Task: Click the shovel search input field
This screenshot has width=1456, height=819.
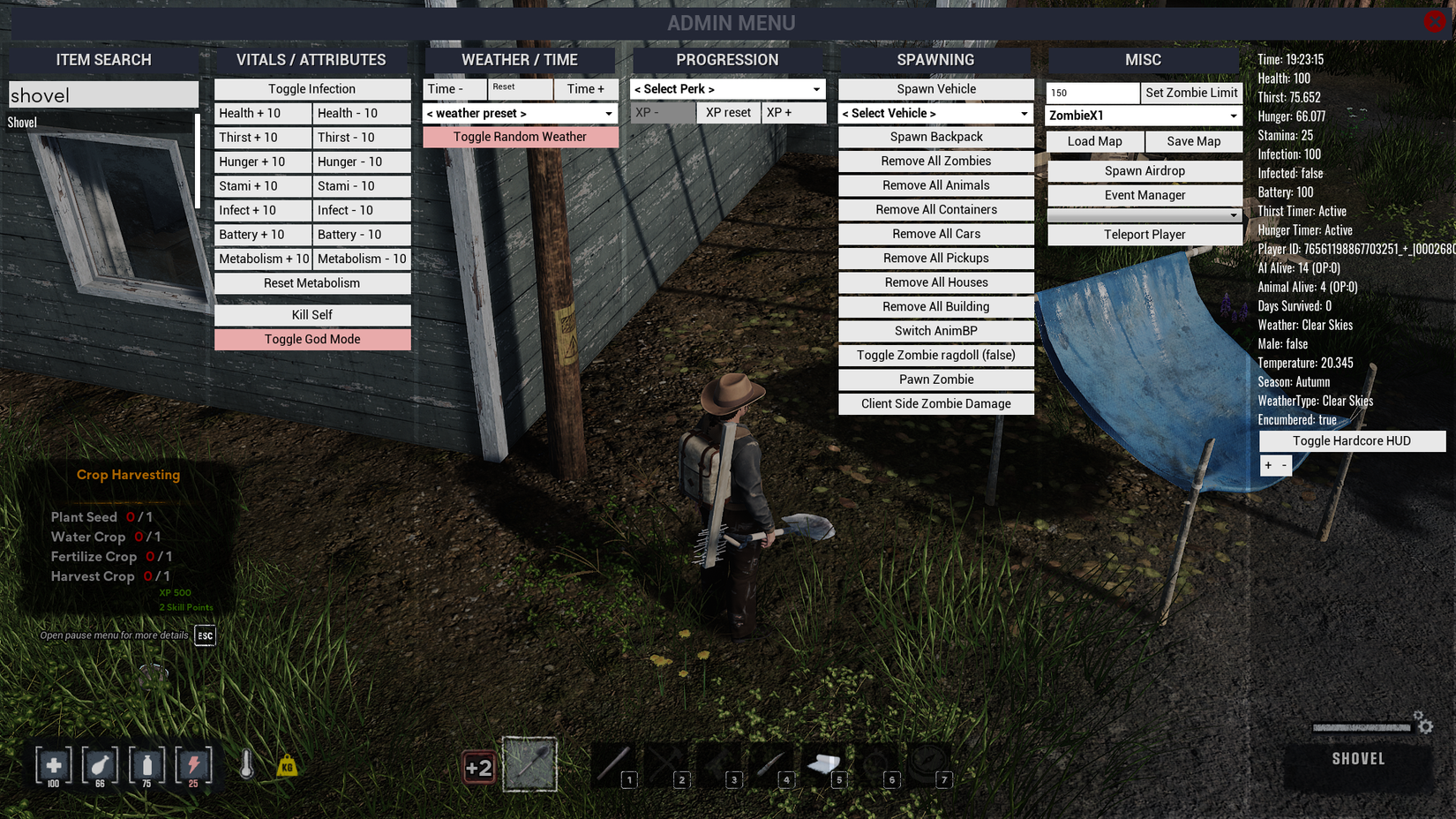Action: [x=103, y=94]
